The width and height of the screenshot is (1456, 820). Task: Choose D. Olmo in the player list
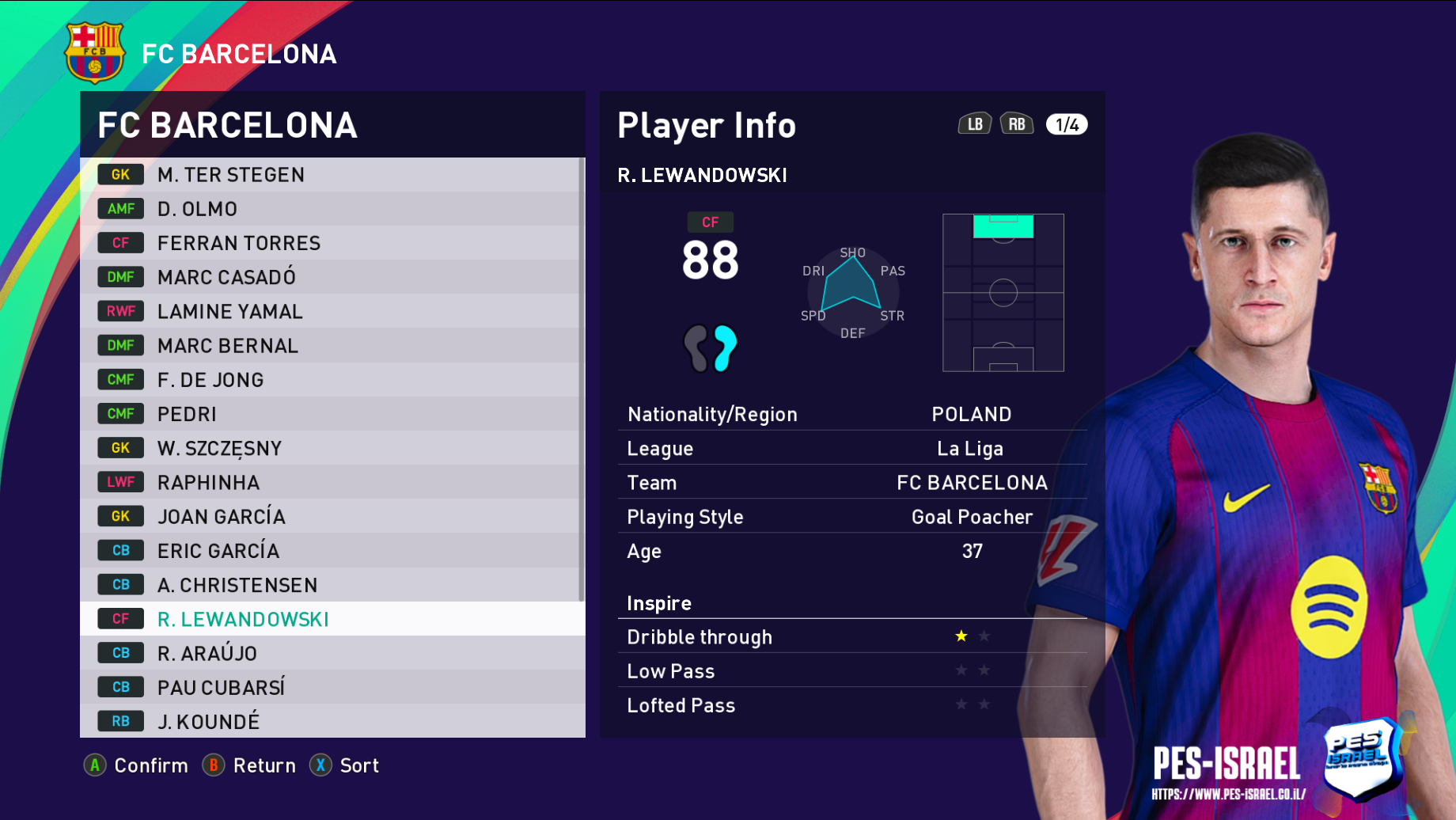coord(332,209)
